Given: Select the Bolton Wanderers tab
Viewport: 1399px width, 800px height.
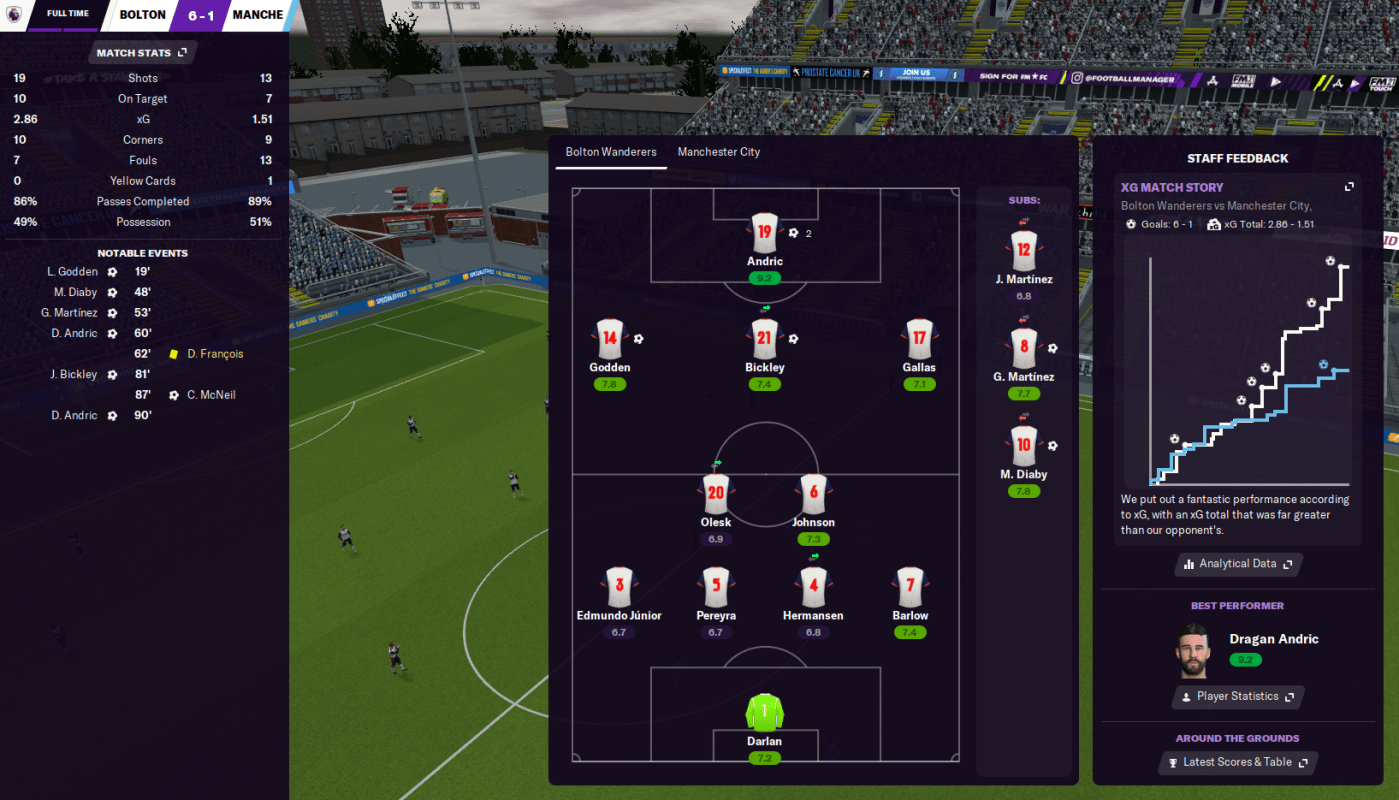Looking at the screenshot, I should pyautogui.click(x=611, y=152).
